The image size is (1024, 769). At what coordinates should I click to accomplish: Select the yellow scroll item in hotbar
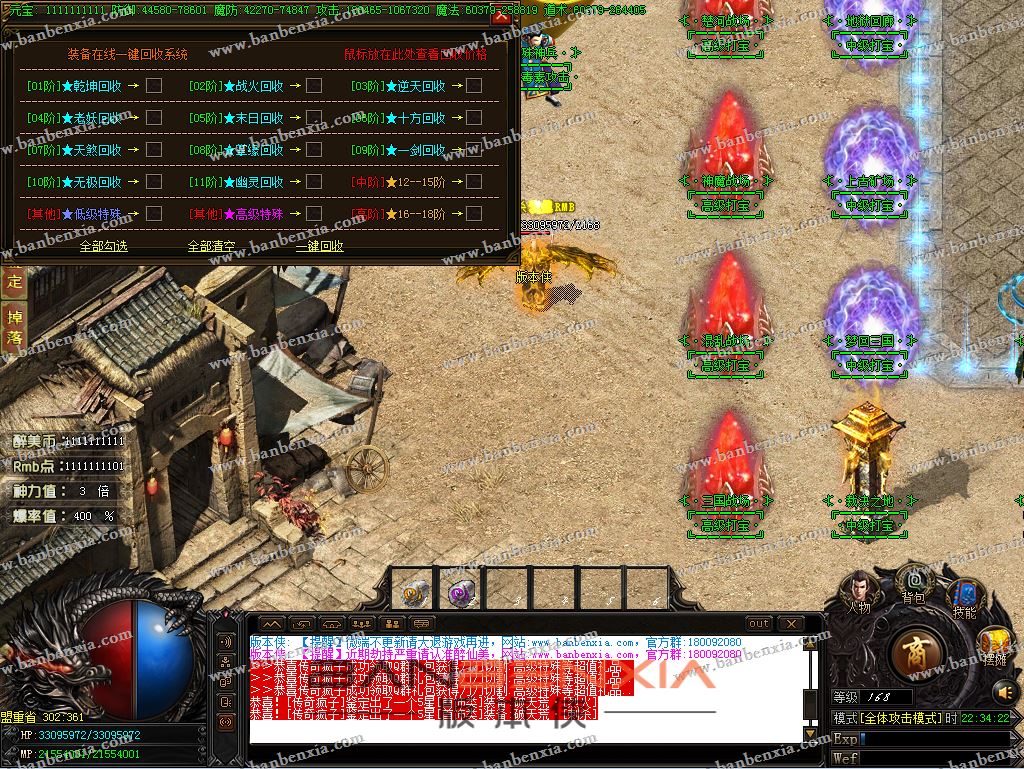412,592
